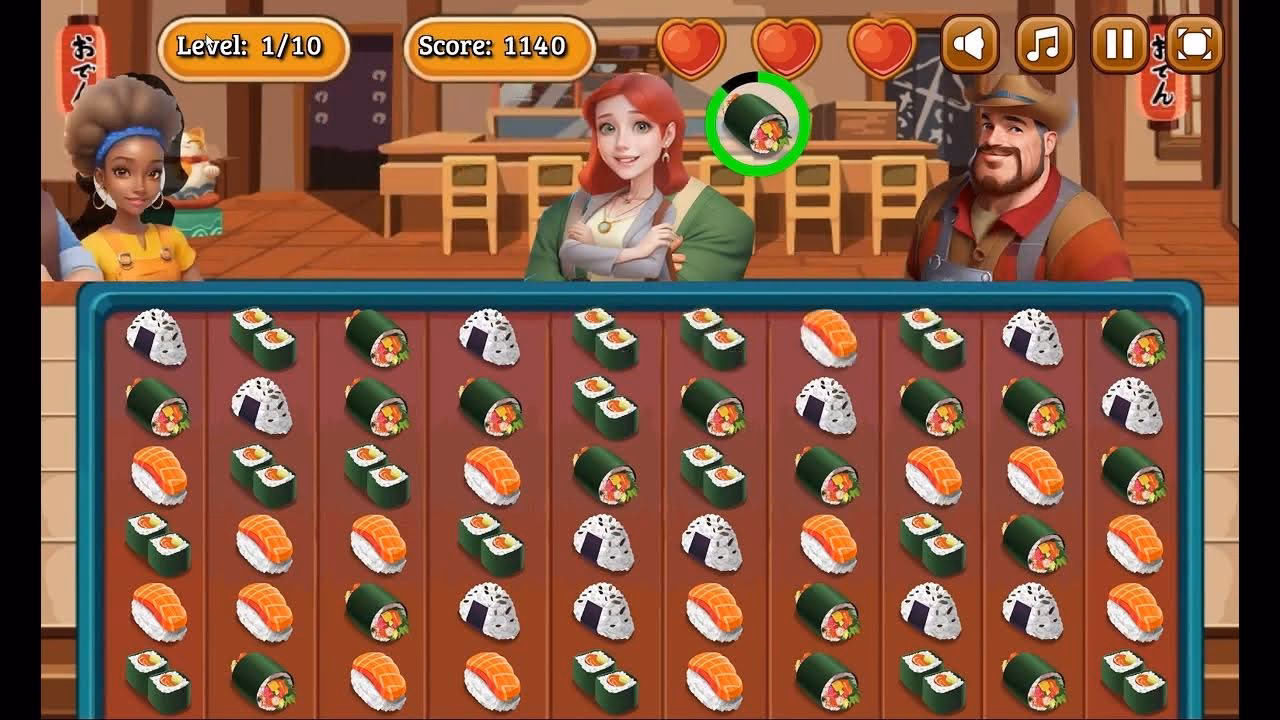Click the Level 1/10 badge
Screen dimensions: 1280x720
click(x=248, y=43)
